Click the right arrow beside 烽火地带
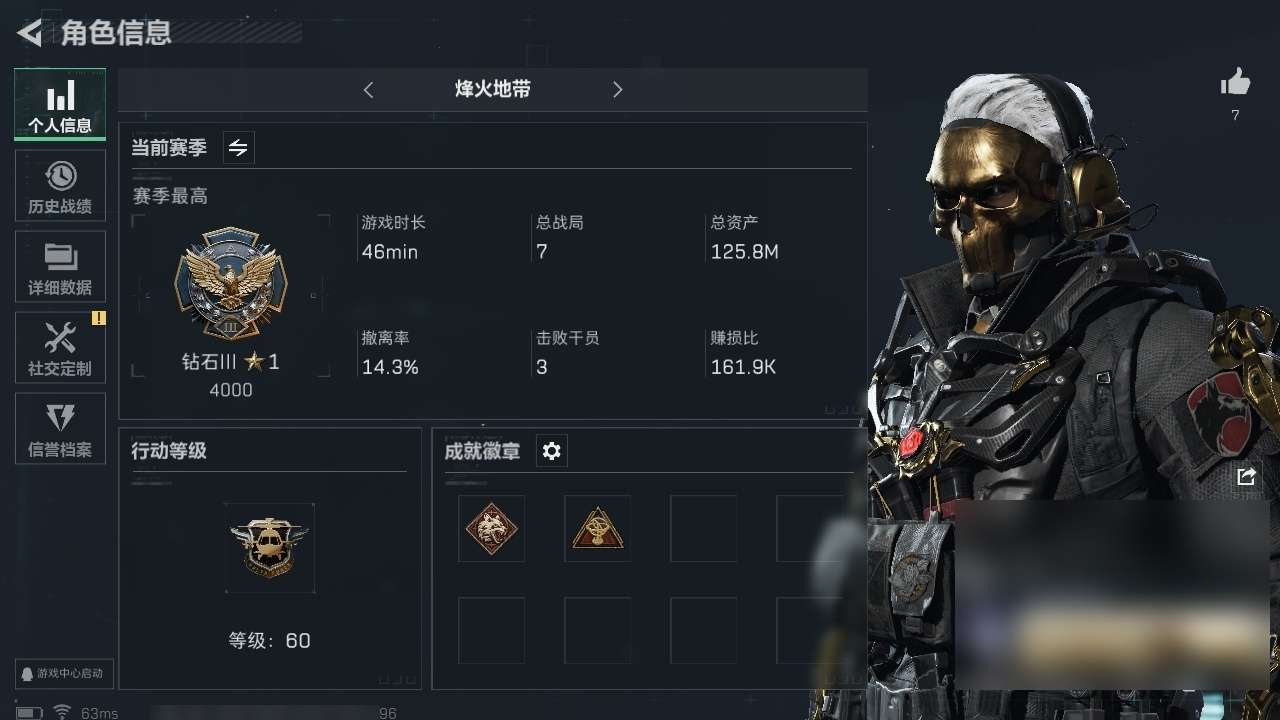The image size is (1280, 720). click(617, 90)
